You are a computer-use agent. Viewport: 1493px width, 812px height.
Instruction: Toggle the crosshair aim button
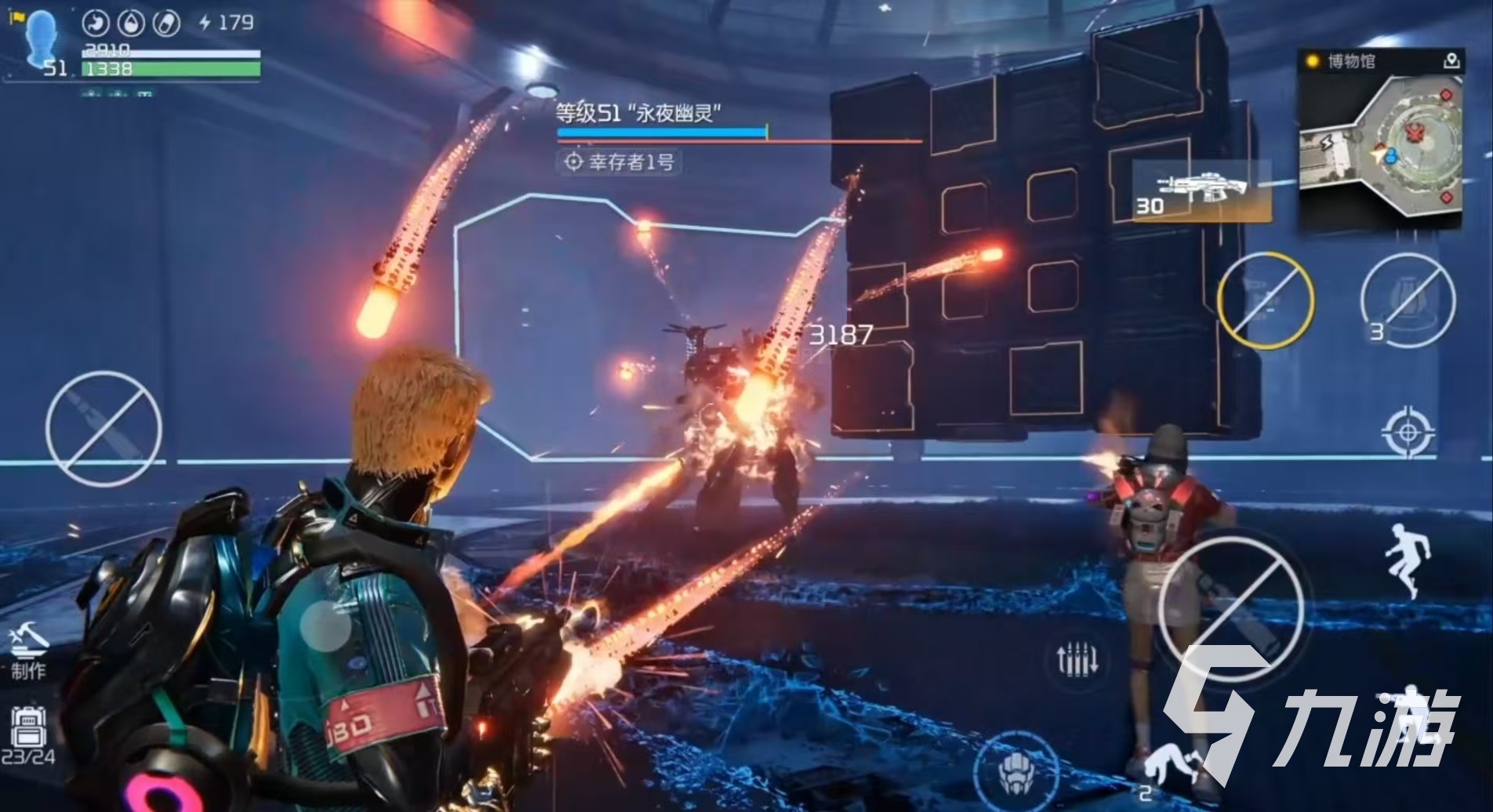1408,431
